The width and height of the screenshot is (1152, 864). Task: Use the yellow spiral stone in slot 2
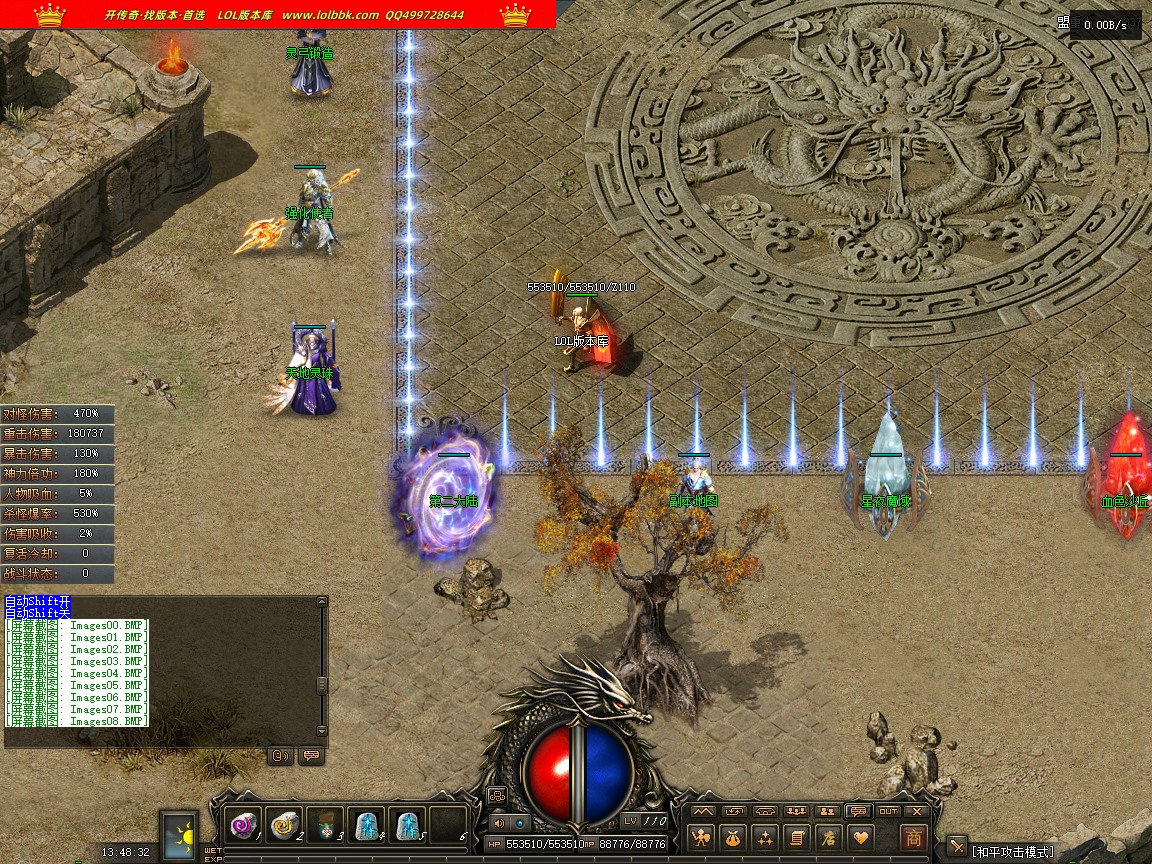(284, 825)
